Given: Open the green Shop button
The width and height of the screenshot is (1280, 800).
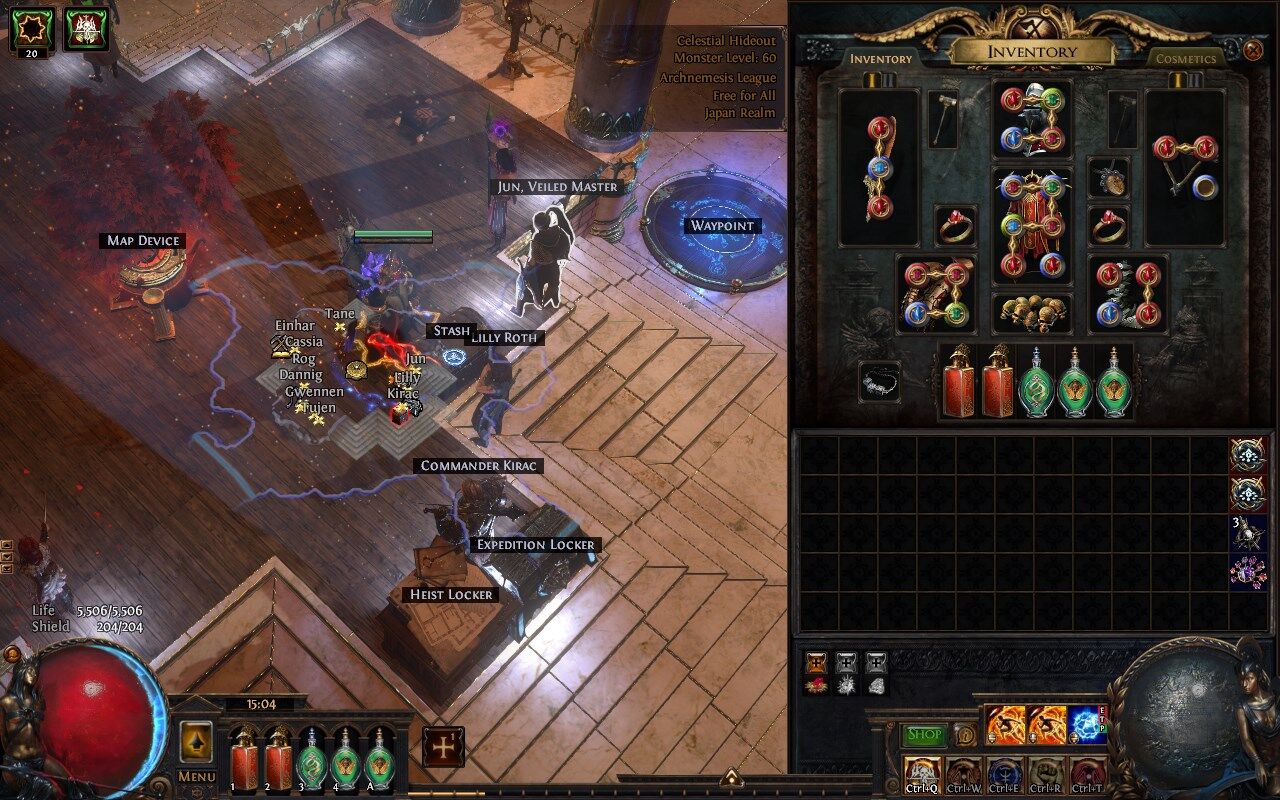Looking at the screenshot, I should pos(924,735).
